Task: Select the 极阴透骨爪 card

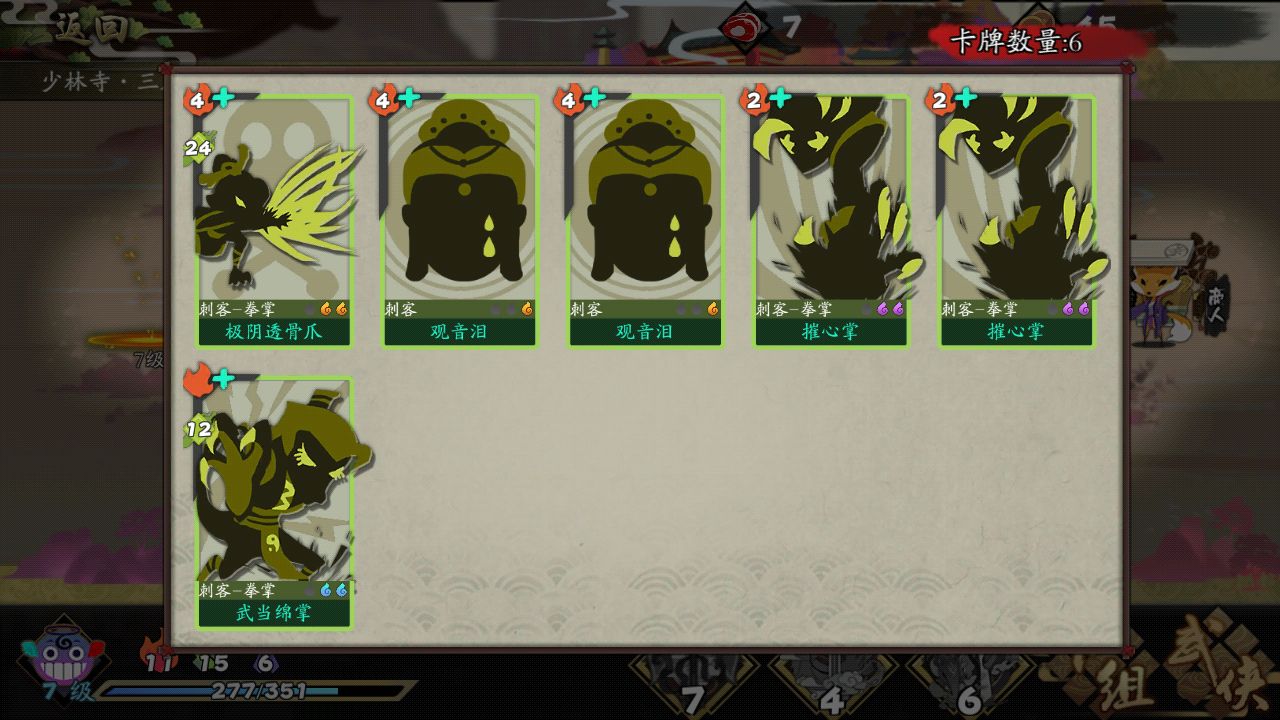Action: [273, 221]
